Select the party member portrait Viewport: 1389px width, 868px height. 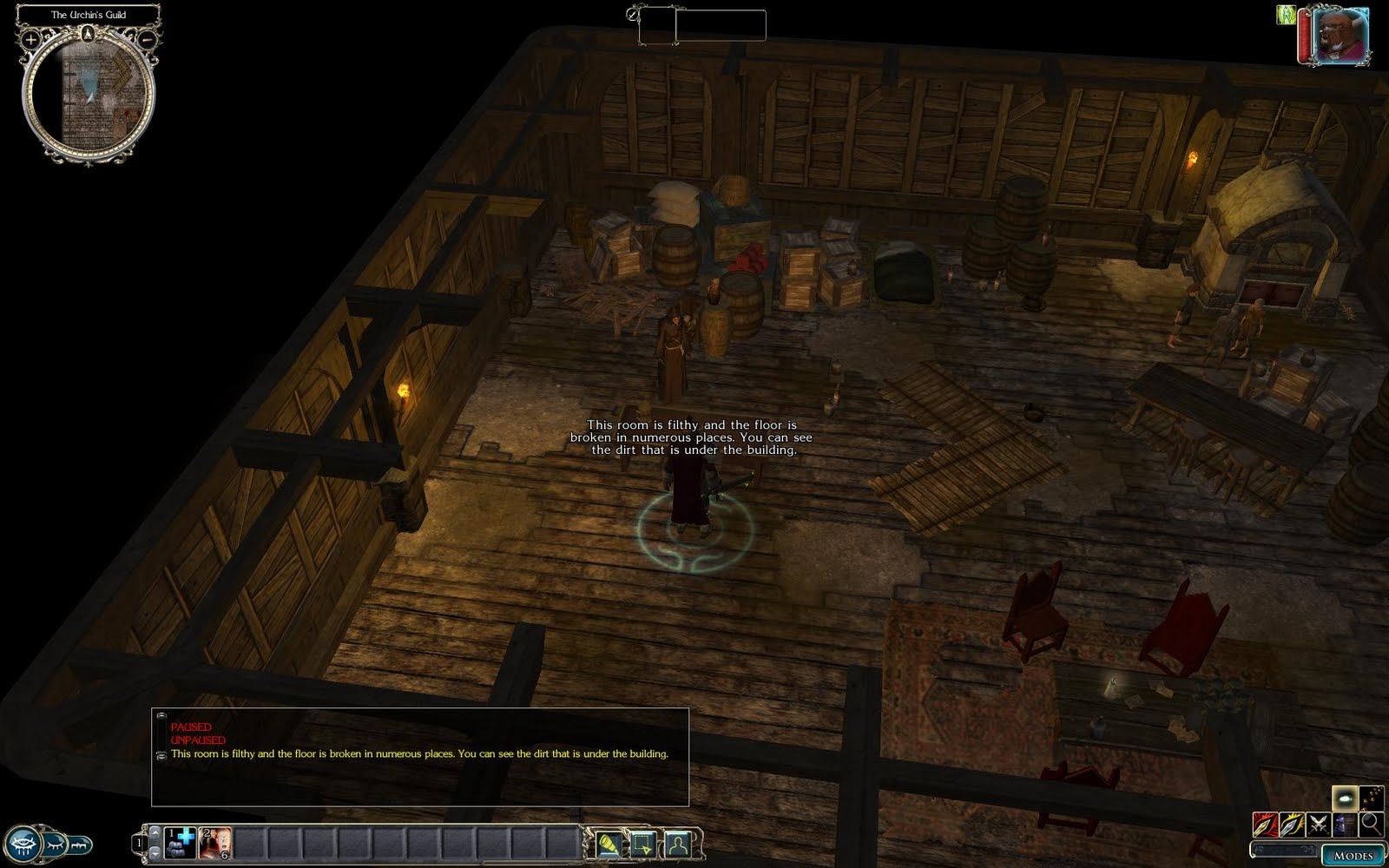(1340, 36)
